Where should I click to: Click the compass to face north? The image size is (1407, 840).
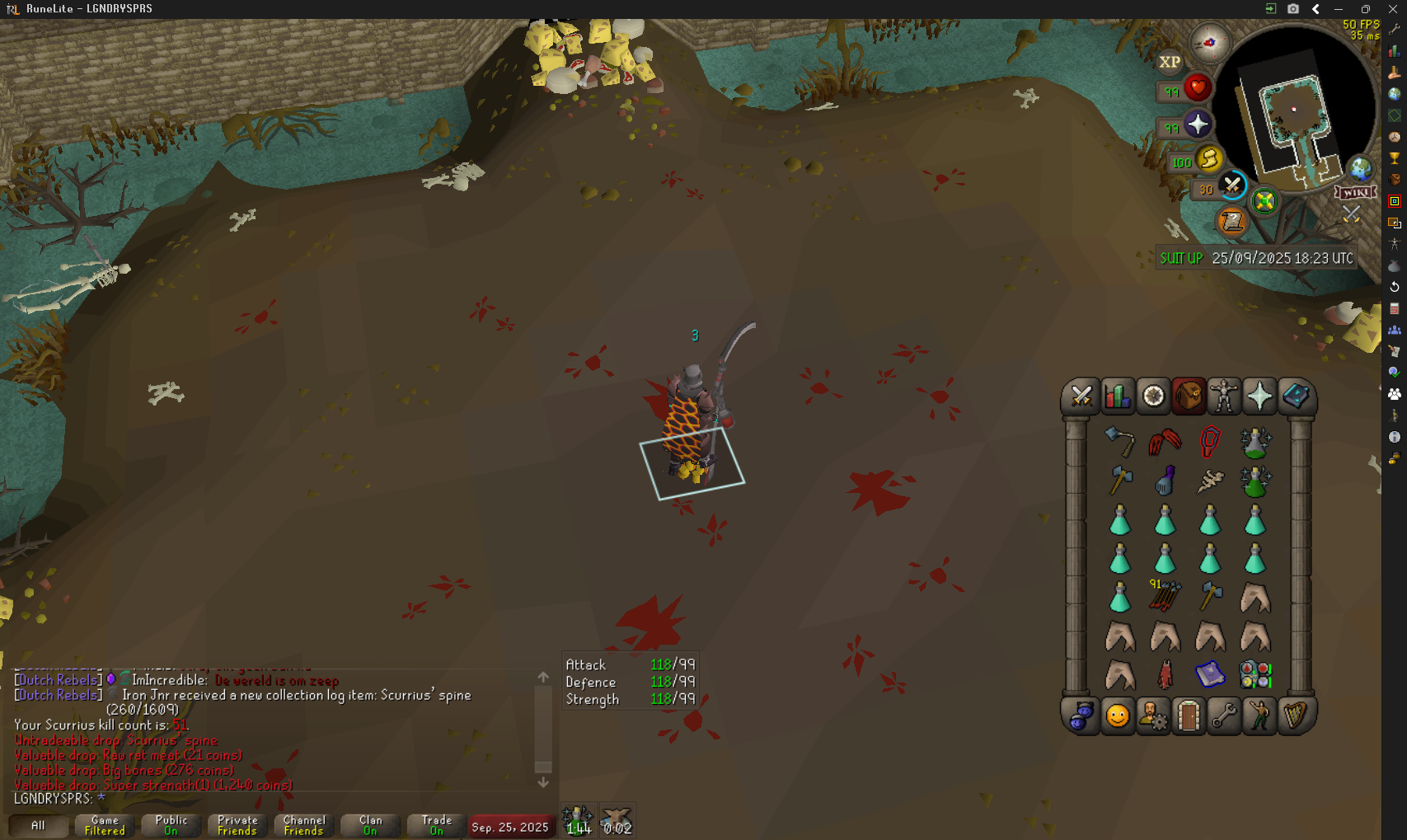[1209, 43]
